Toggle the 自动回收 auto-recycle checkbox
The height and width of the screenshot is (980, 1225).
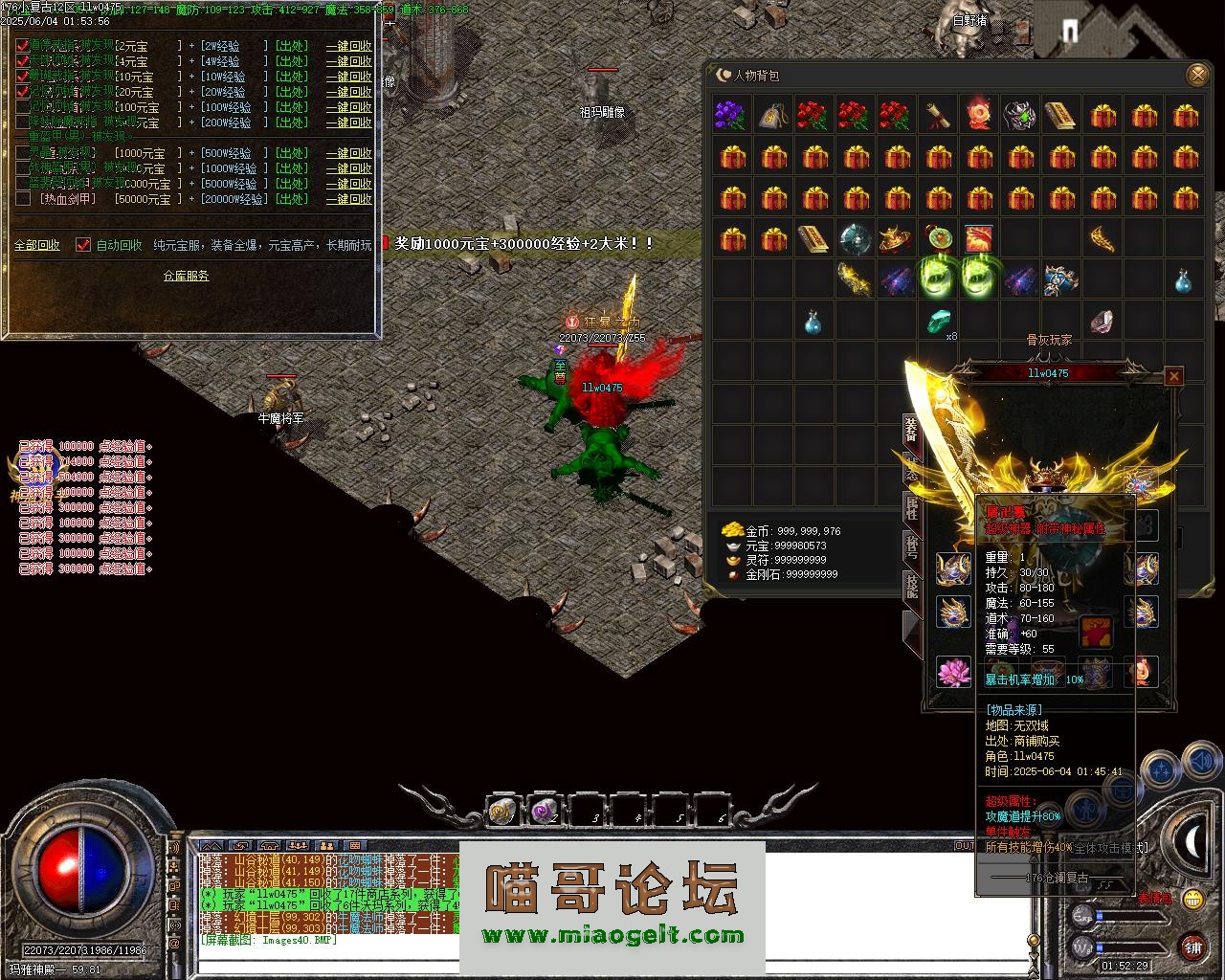pos(83,245)
